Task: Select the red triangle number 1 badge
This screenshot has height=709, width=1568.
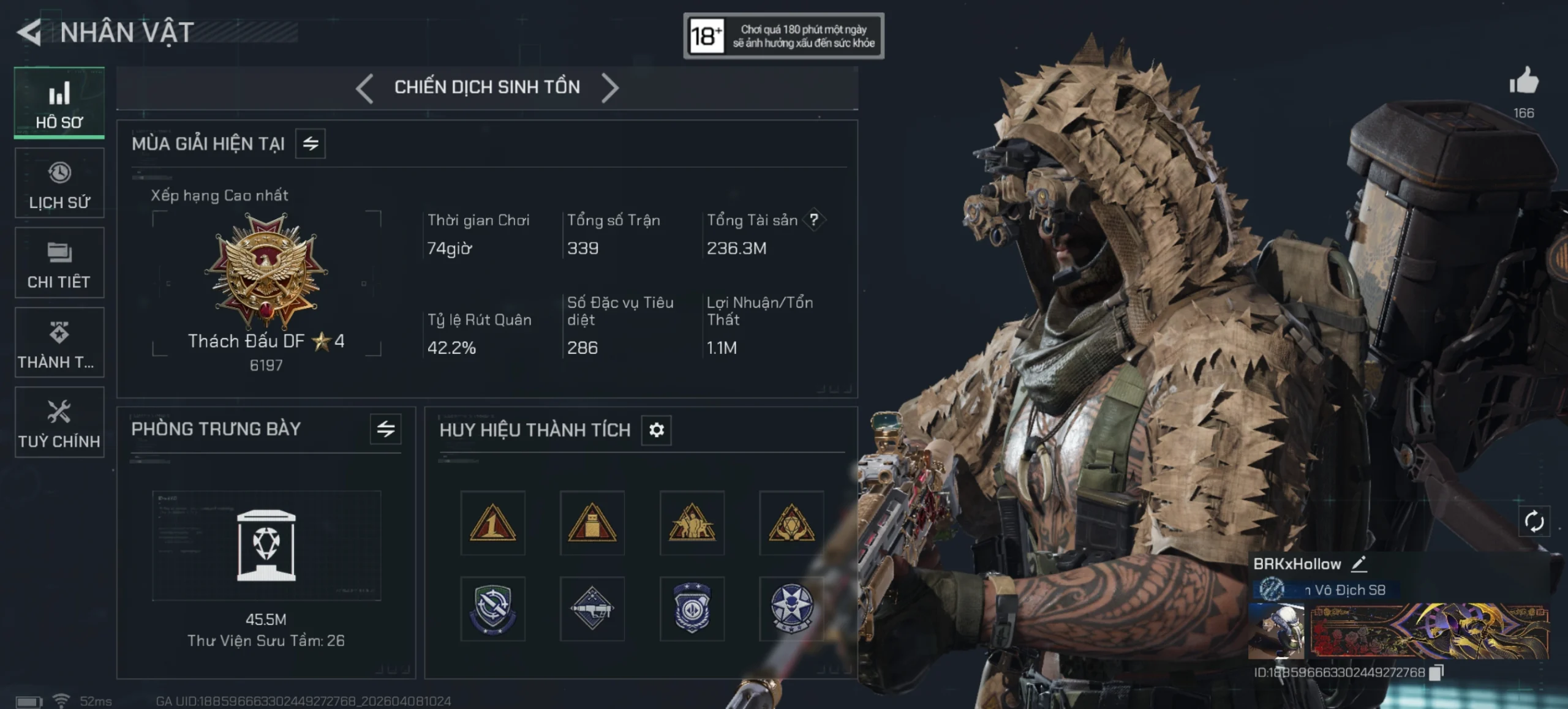Action: 492,523
